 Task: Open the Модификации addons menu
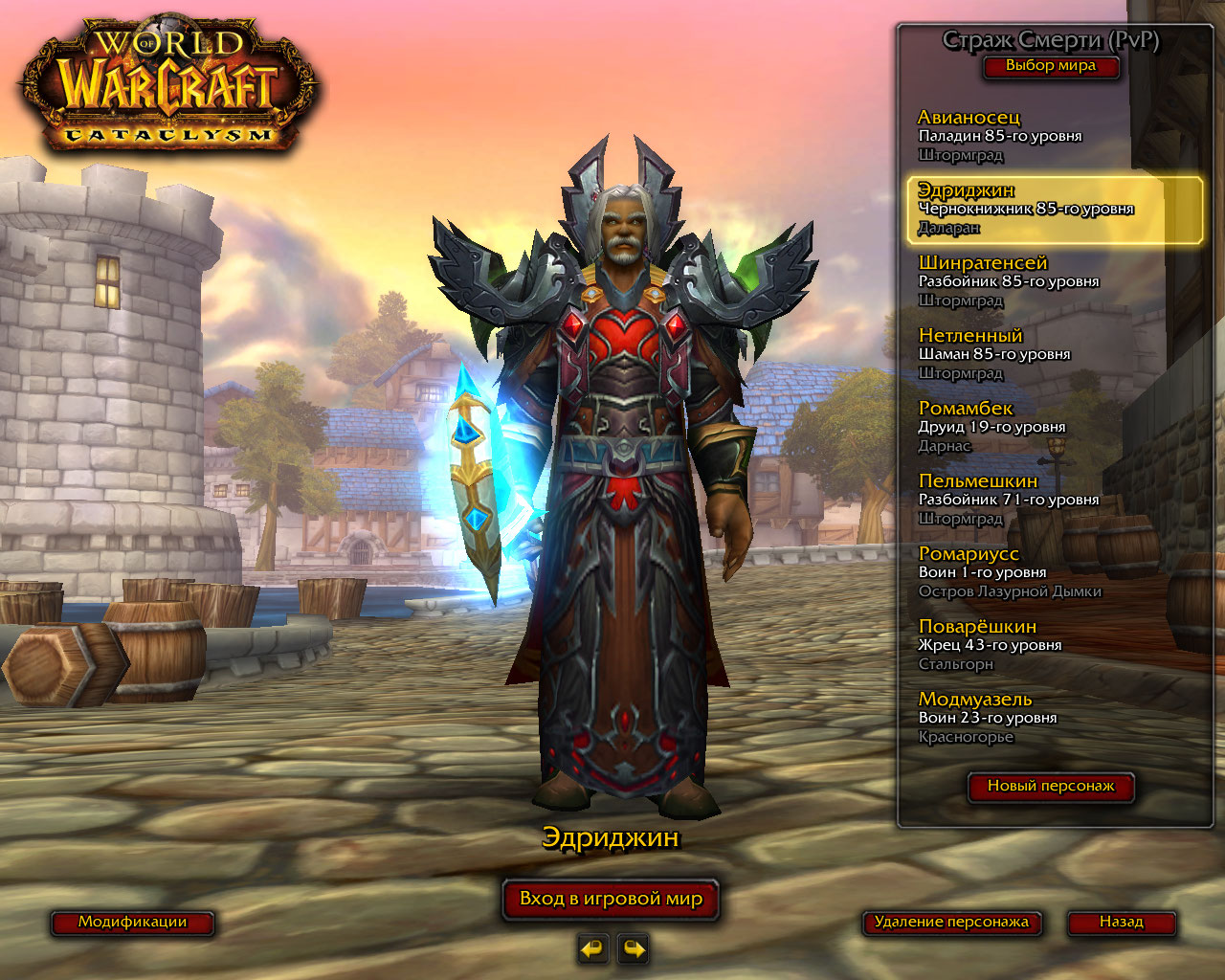(x=132, y=923)
